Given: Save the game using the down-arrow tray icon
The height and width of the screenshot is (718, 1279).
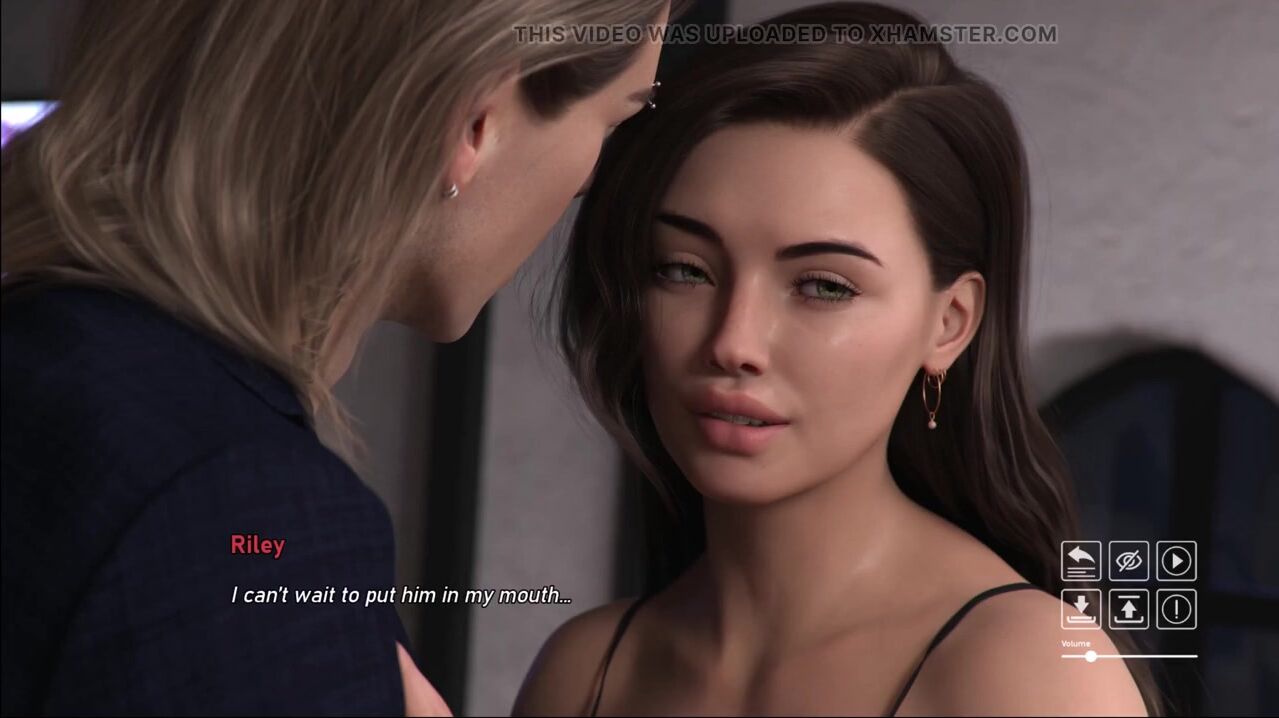Looking at the screenshot, I should 1081,609.
